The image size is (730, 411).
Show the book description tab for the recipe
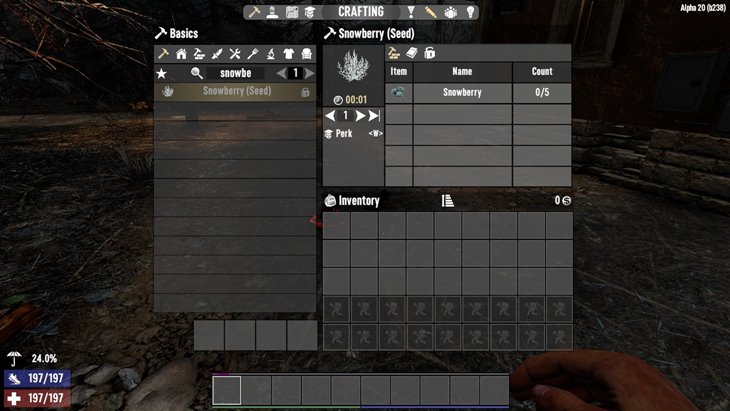coord(411,53)
